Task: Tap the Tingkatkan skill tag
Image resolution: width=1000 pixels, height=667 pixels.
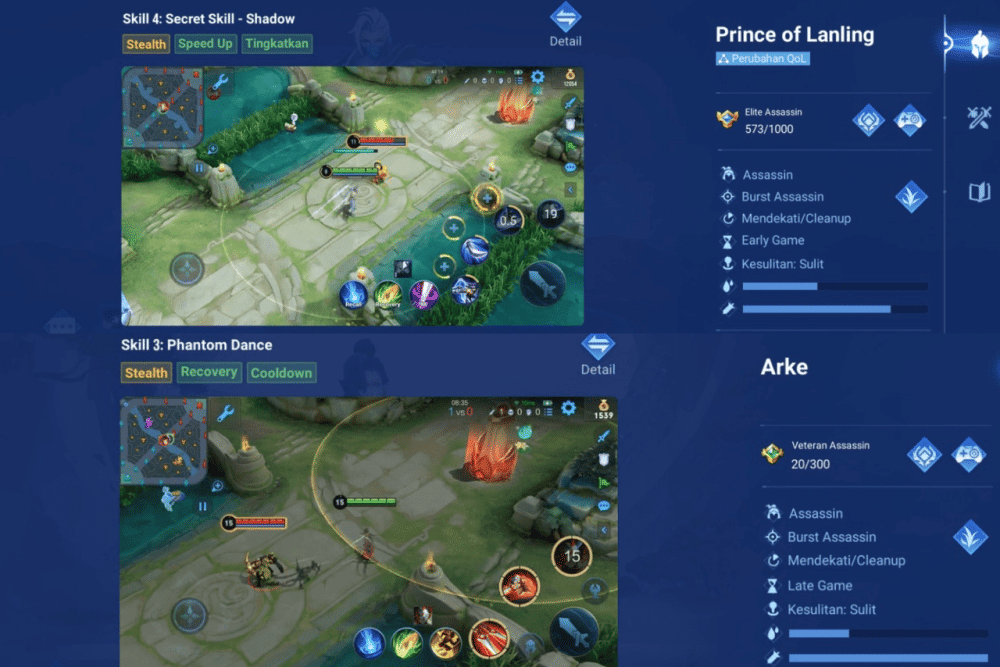Action: (277, 44)
